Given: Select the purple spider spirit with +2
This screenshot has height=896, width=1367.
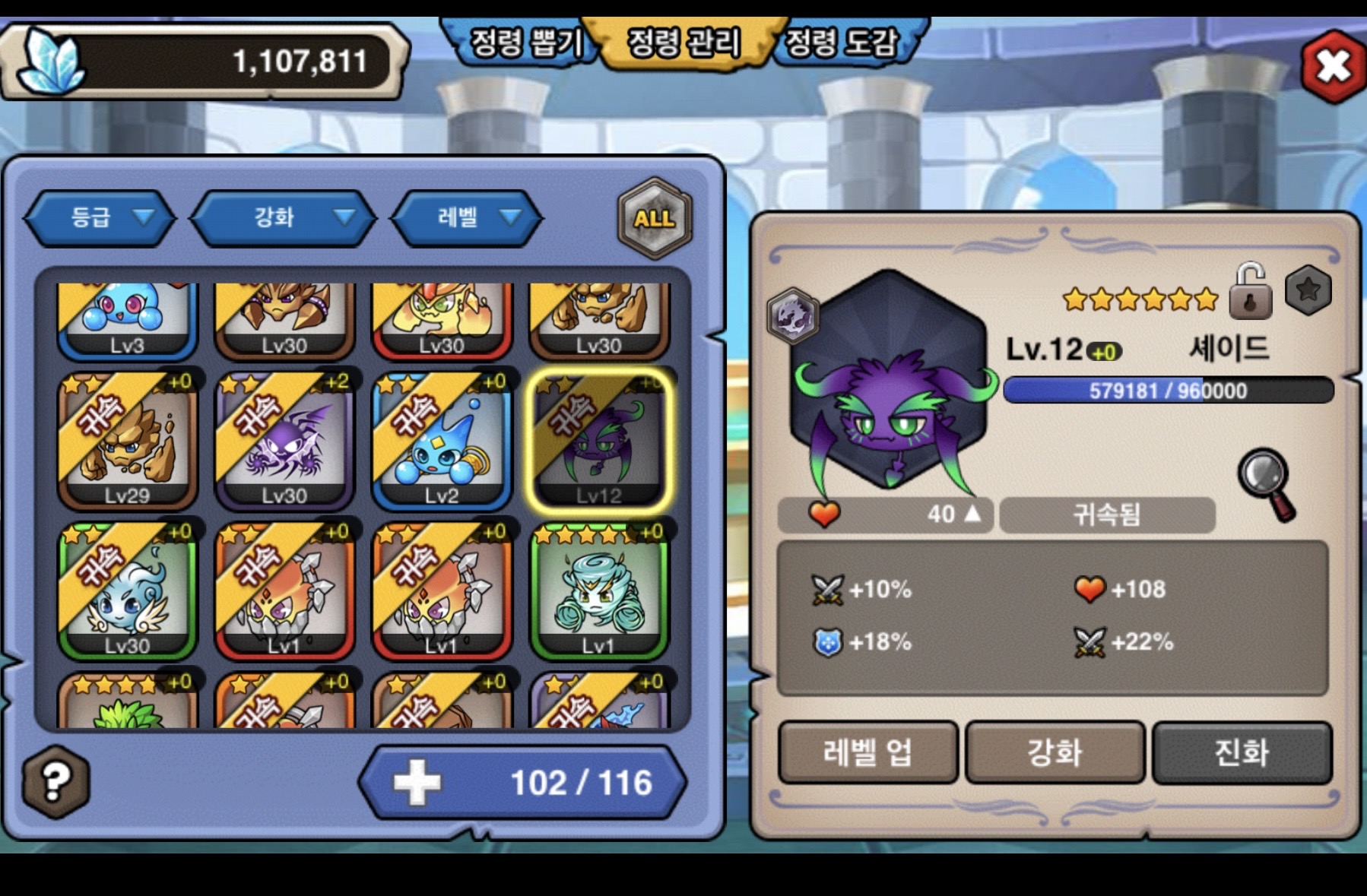Looking at the screenshot, I should tap(285, 441).
